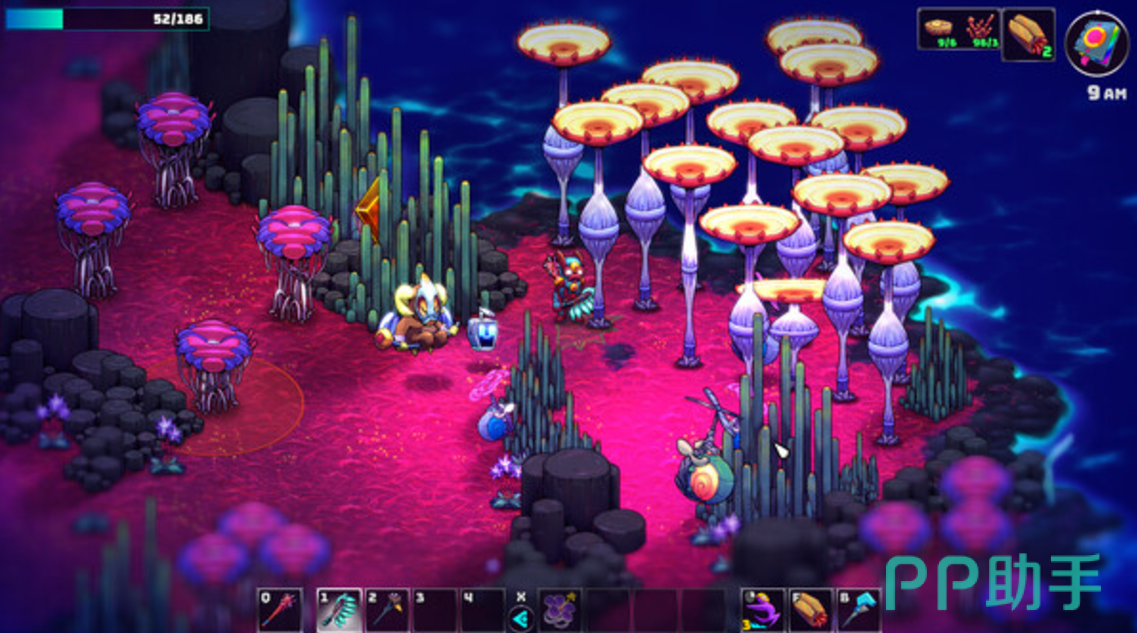Use the purple flower item in the hotbar
The image size is (1137, 633).
[560, 610]
